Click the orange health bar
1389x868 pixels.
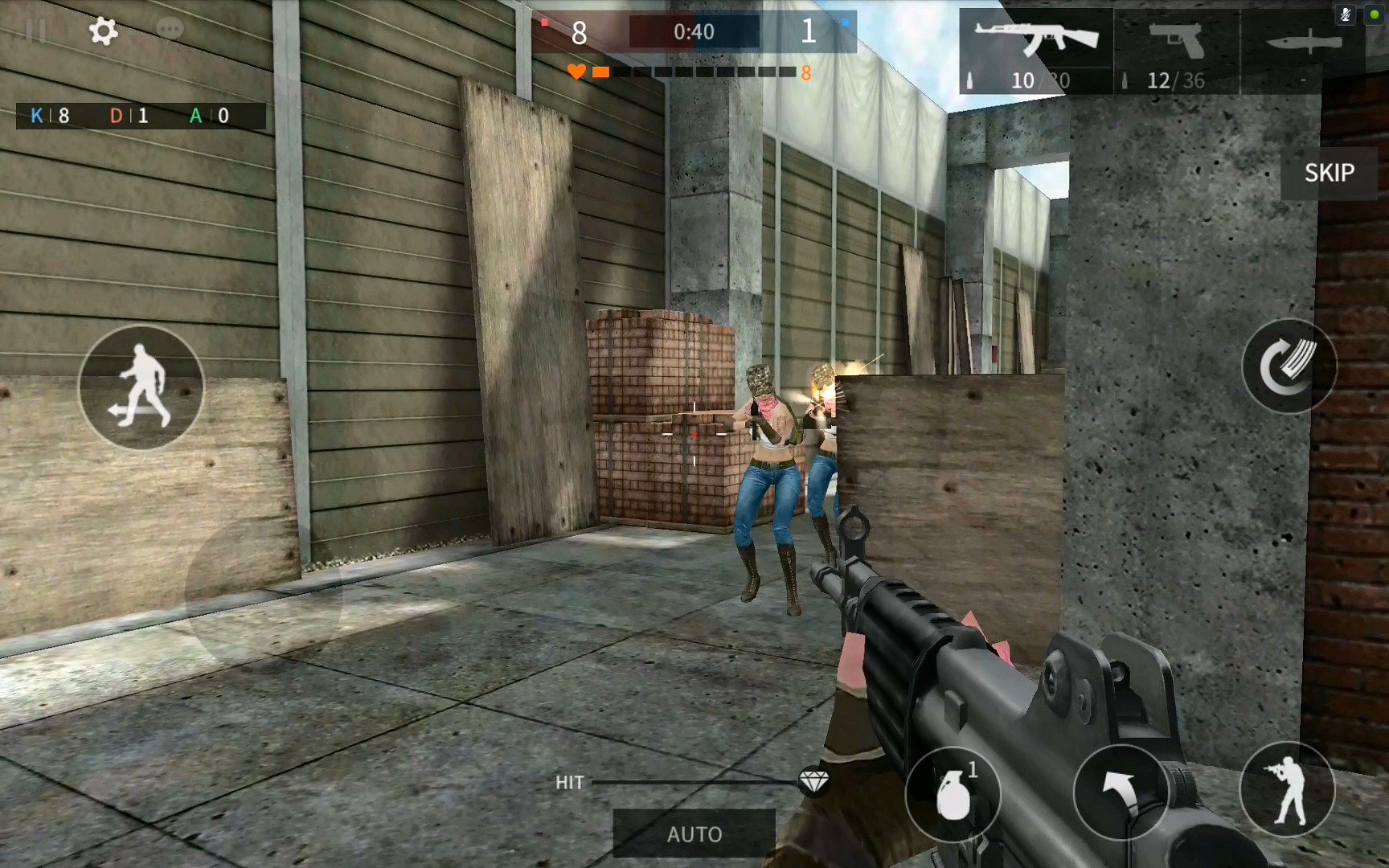tap(600, 72)
